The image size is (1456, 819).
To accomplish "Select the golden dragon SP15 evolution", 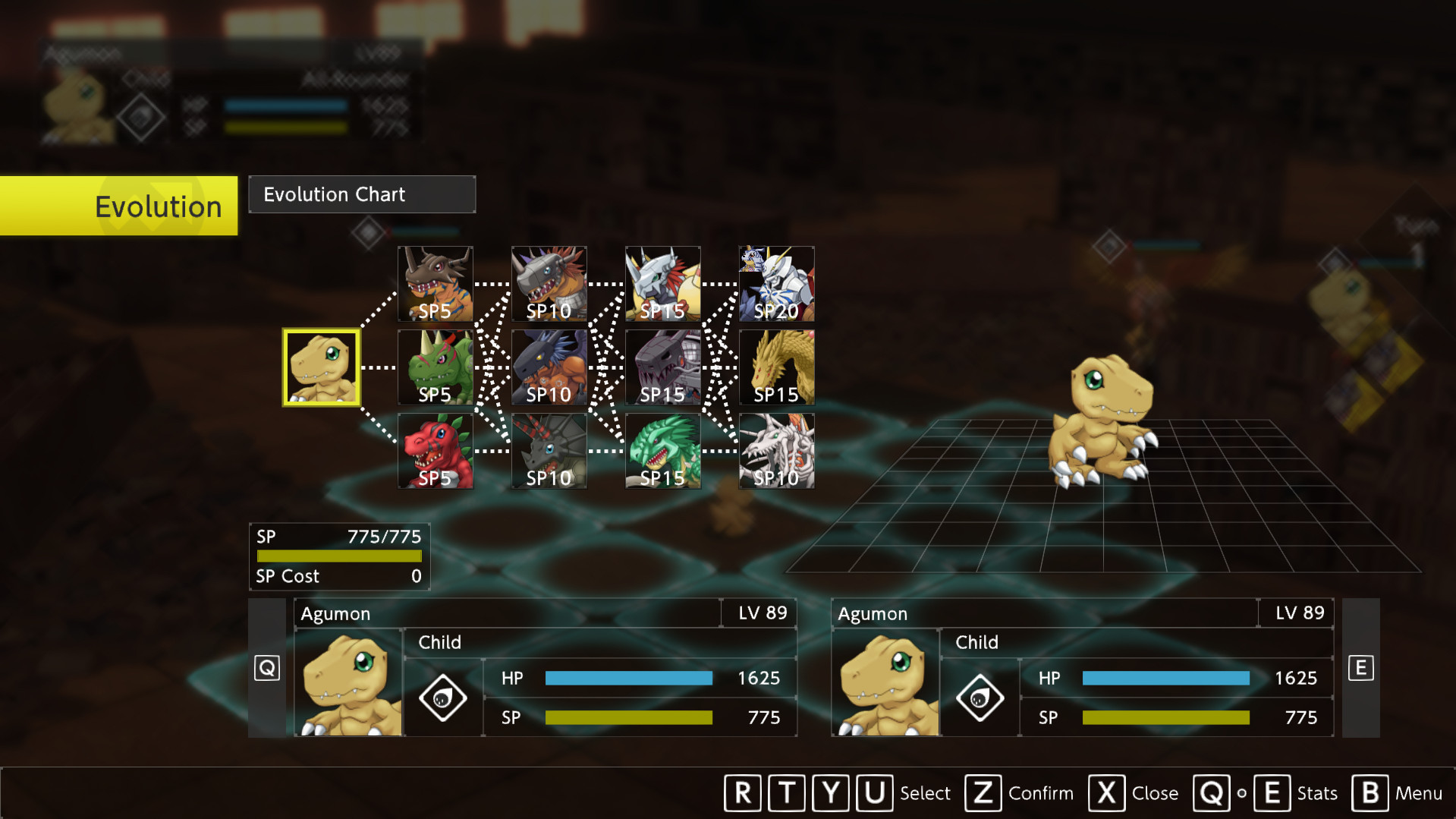I will pos(776,367).
